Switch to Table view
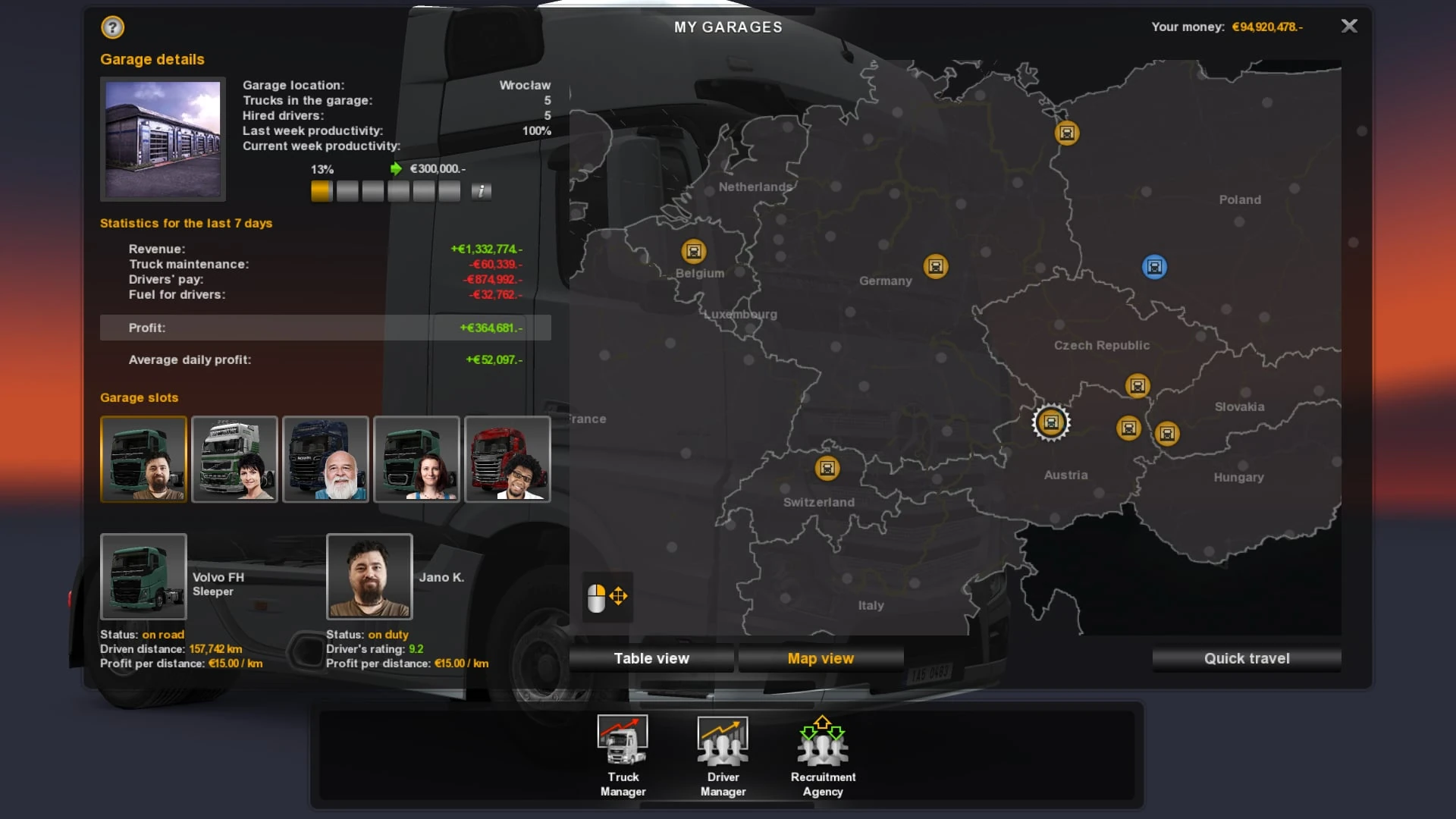1456x819 pixels. click(x=651, y=658)
